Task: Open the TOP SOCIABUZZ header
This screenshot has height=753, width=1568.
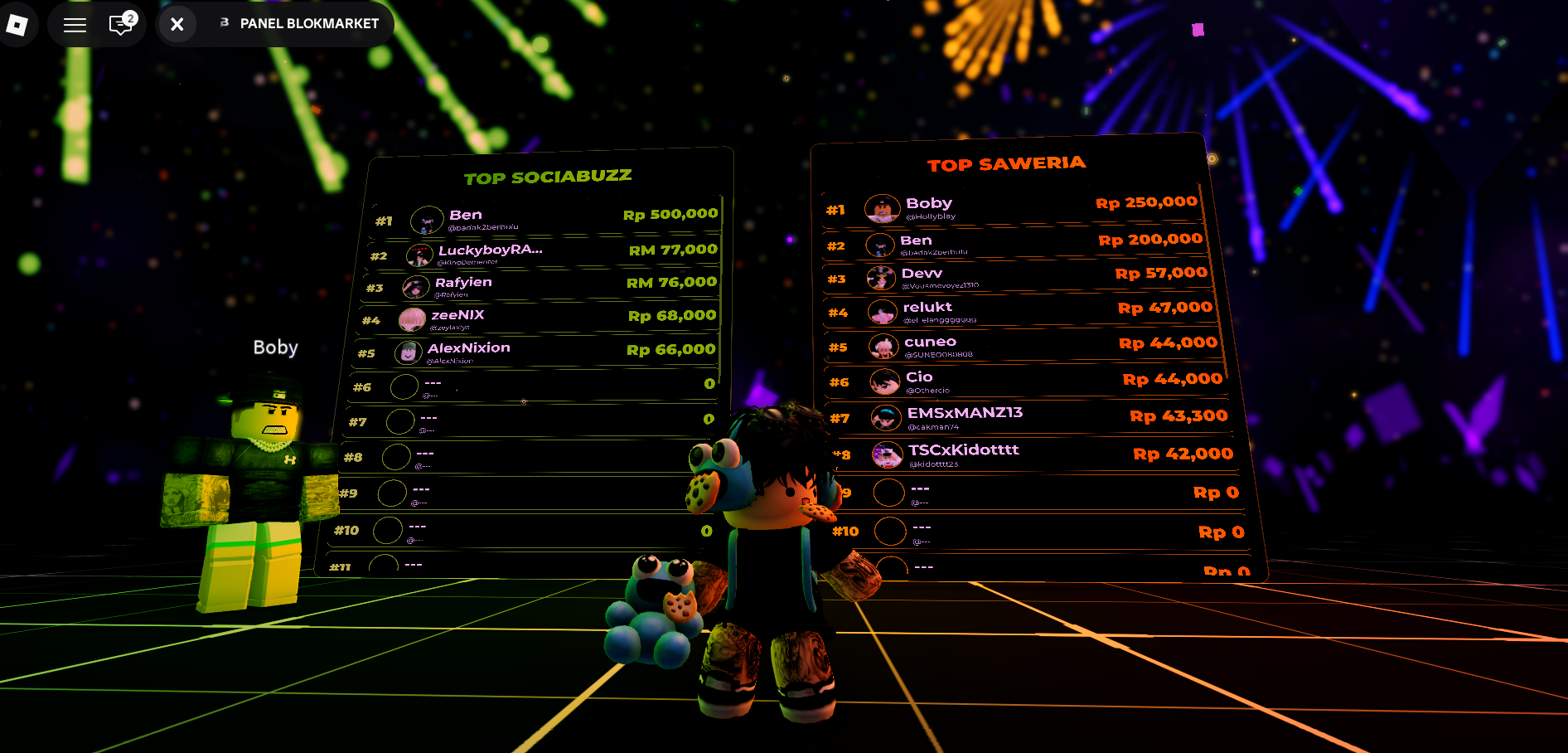Action: (548, 175)
